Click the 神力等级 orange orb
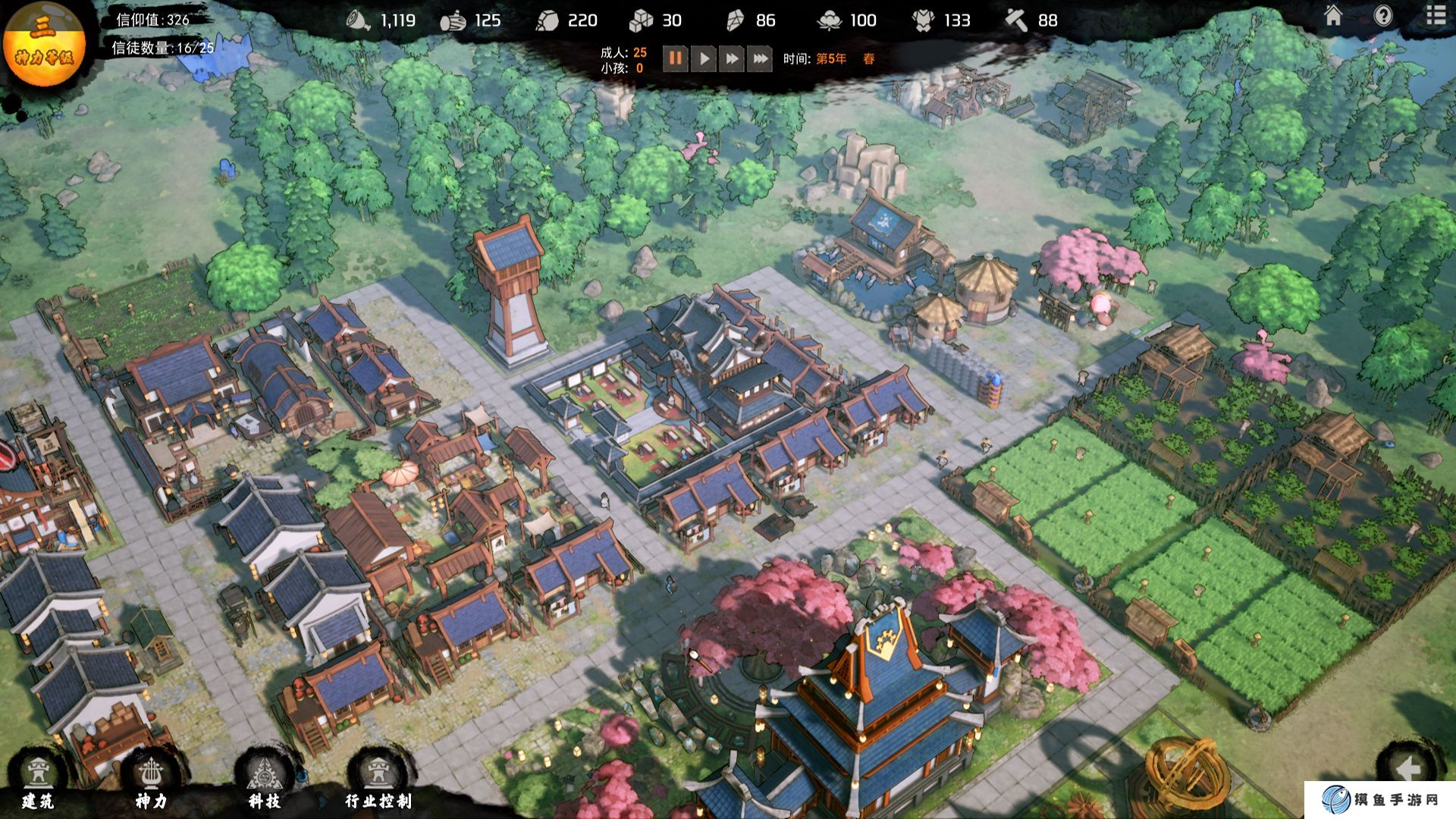The height and width of the screenshot is (819, 1456). [44, 44]
